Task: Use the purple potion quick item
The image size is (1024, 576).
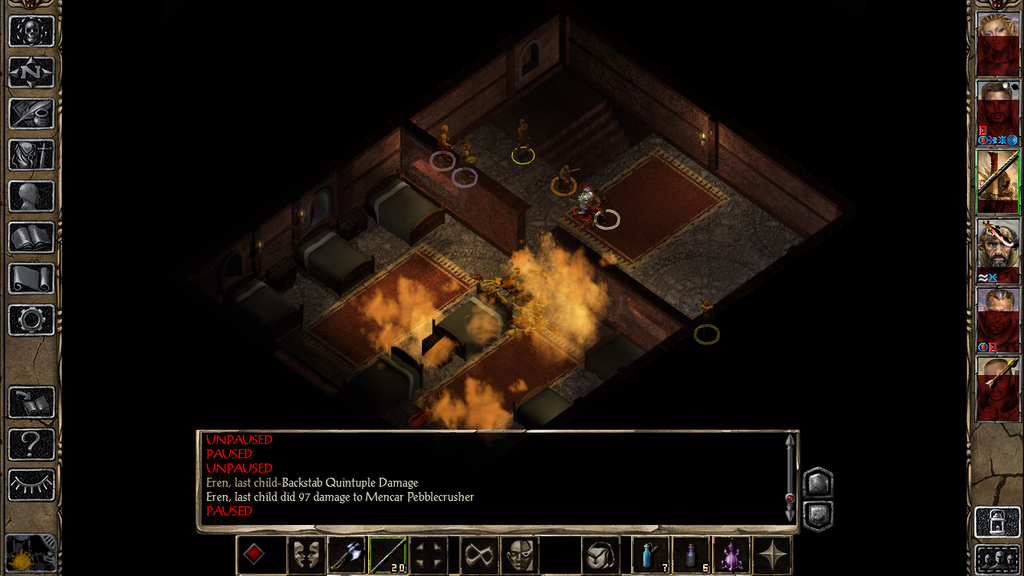Action: click(731, 555)
